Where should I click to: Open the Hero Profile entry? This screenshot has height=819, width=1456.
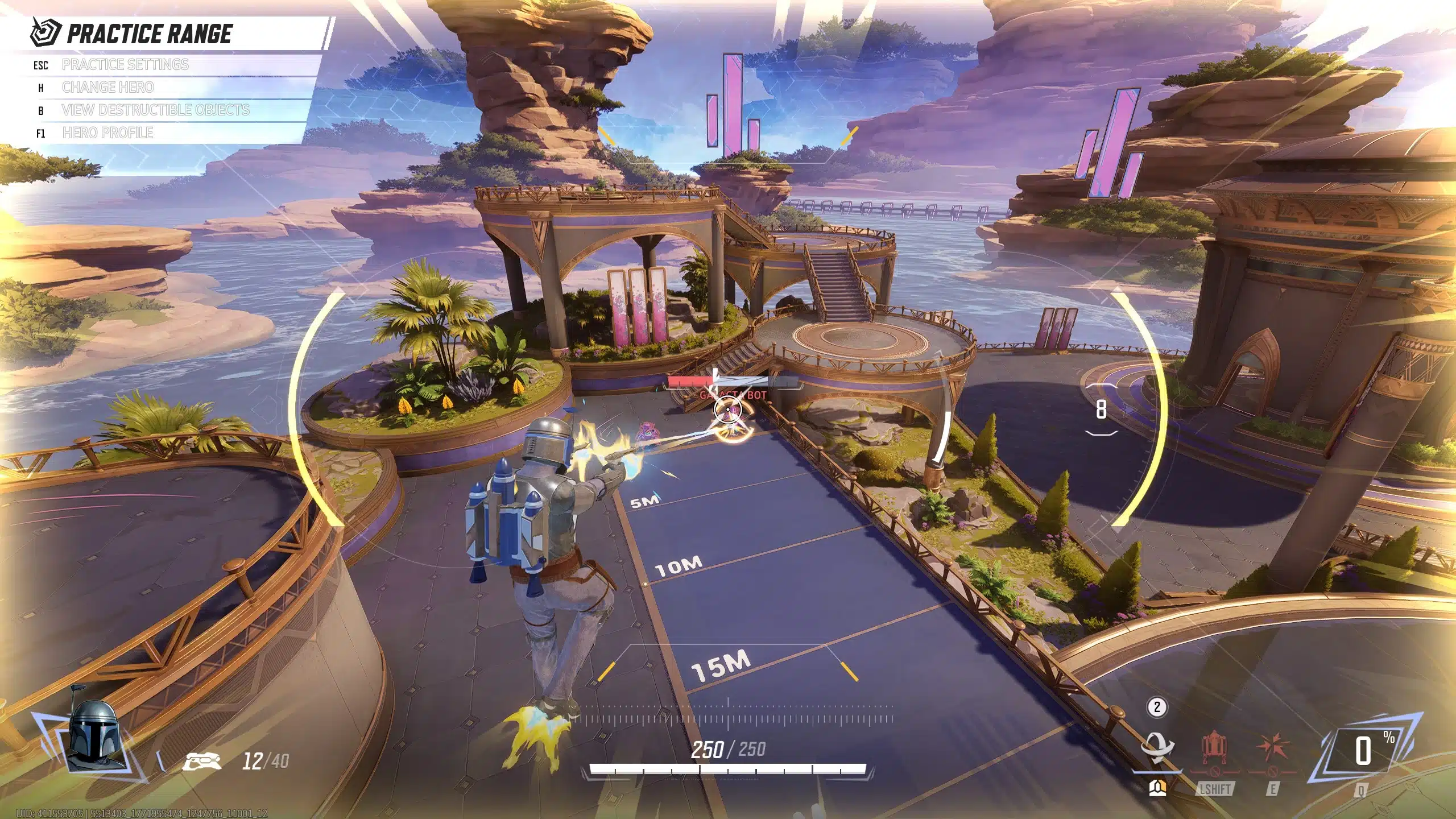pos(107,133)
